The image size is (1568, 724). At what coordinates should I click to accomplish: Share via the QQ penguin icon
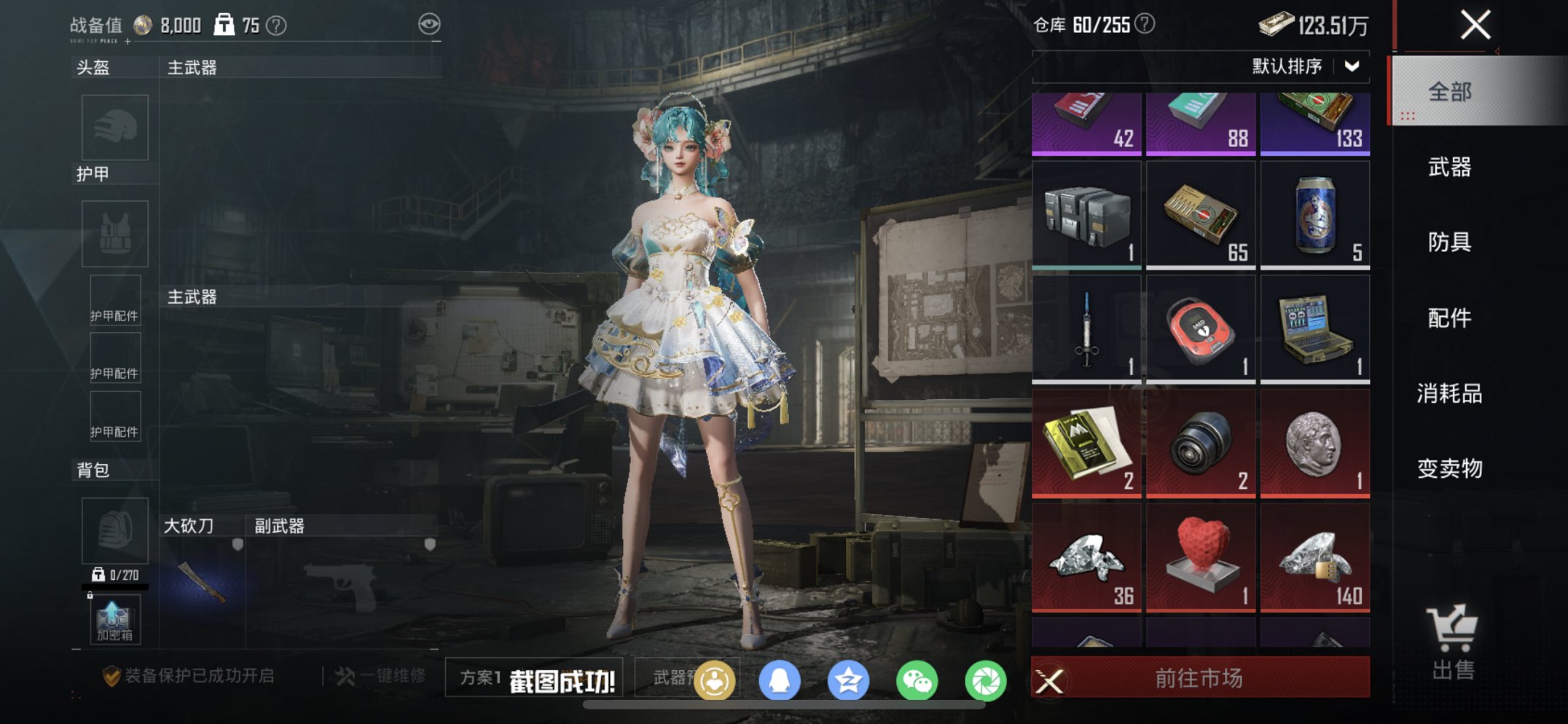coord(781,679)
